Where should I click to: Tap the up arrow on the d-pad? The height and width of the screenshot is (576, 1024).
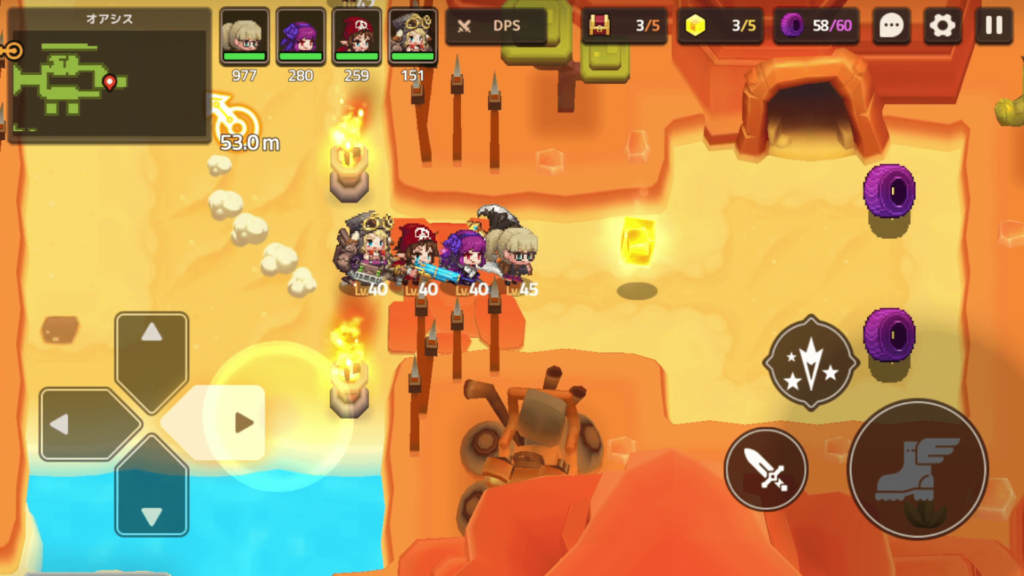click(x=151, y=345)
